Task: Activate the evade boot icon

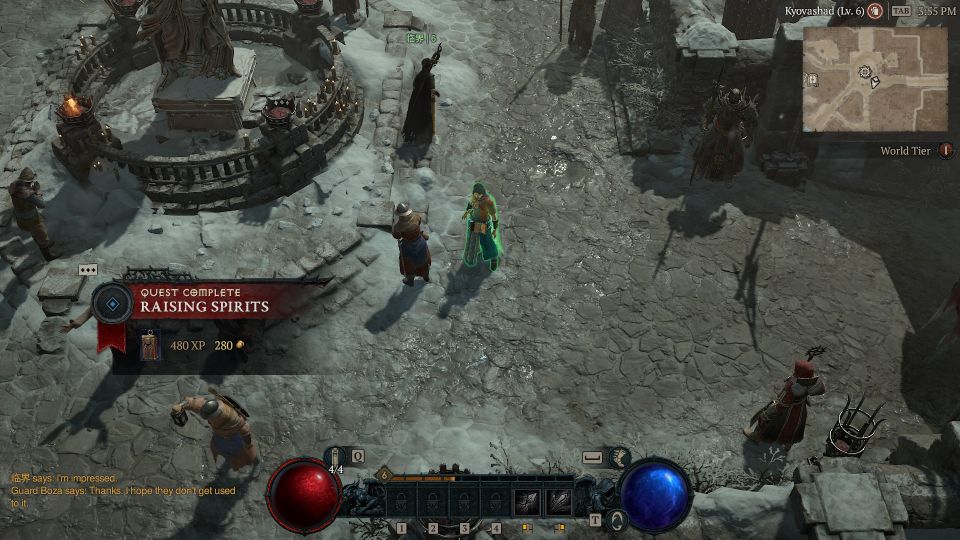Action: pyautogui.click(x=620, y=457)
